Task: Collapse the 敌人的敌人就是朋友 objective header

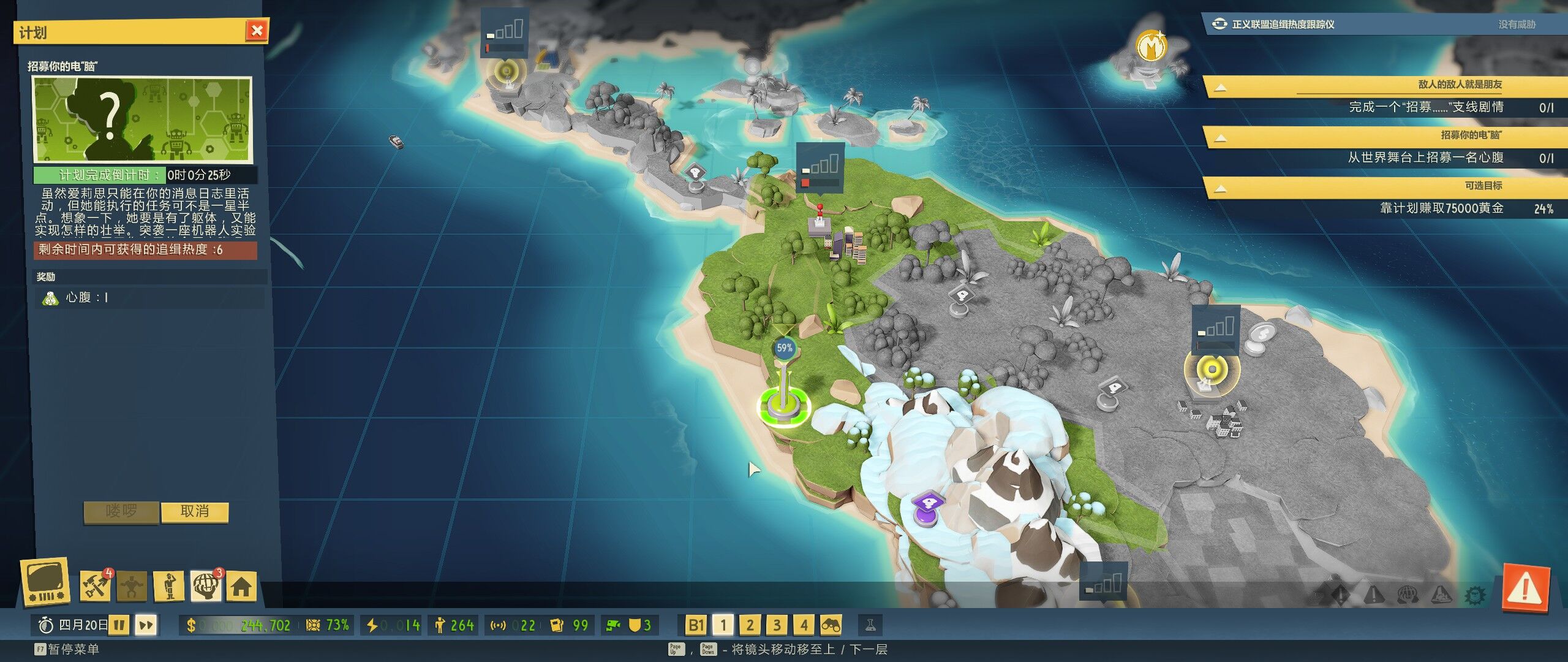Action: 1220,87
